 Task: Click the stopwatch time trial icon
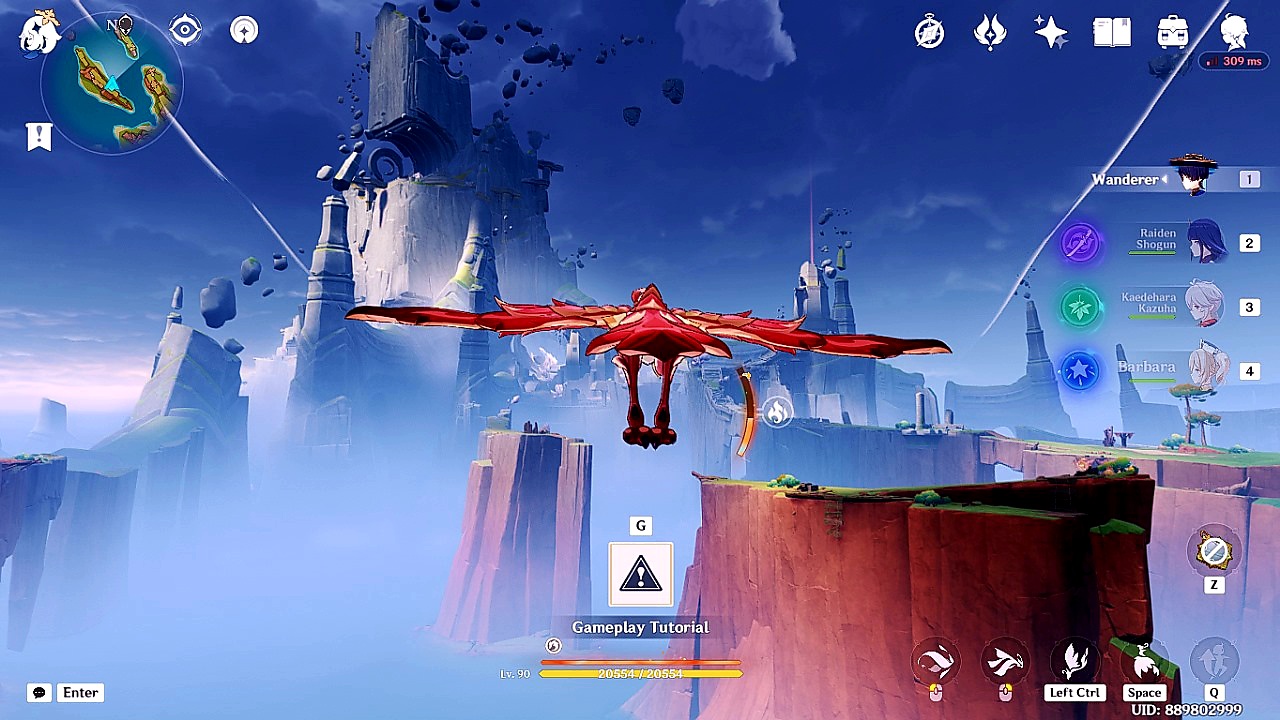928,31
